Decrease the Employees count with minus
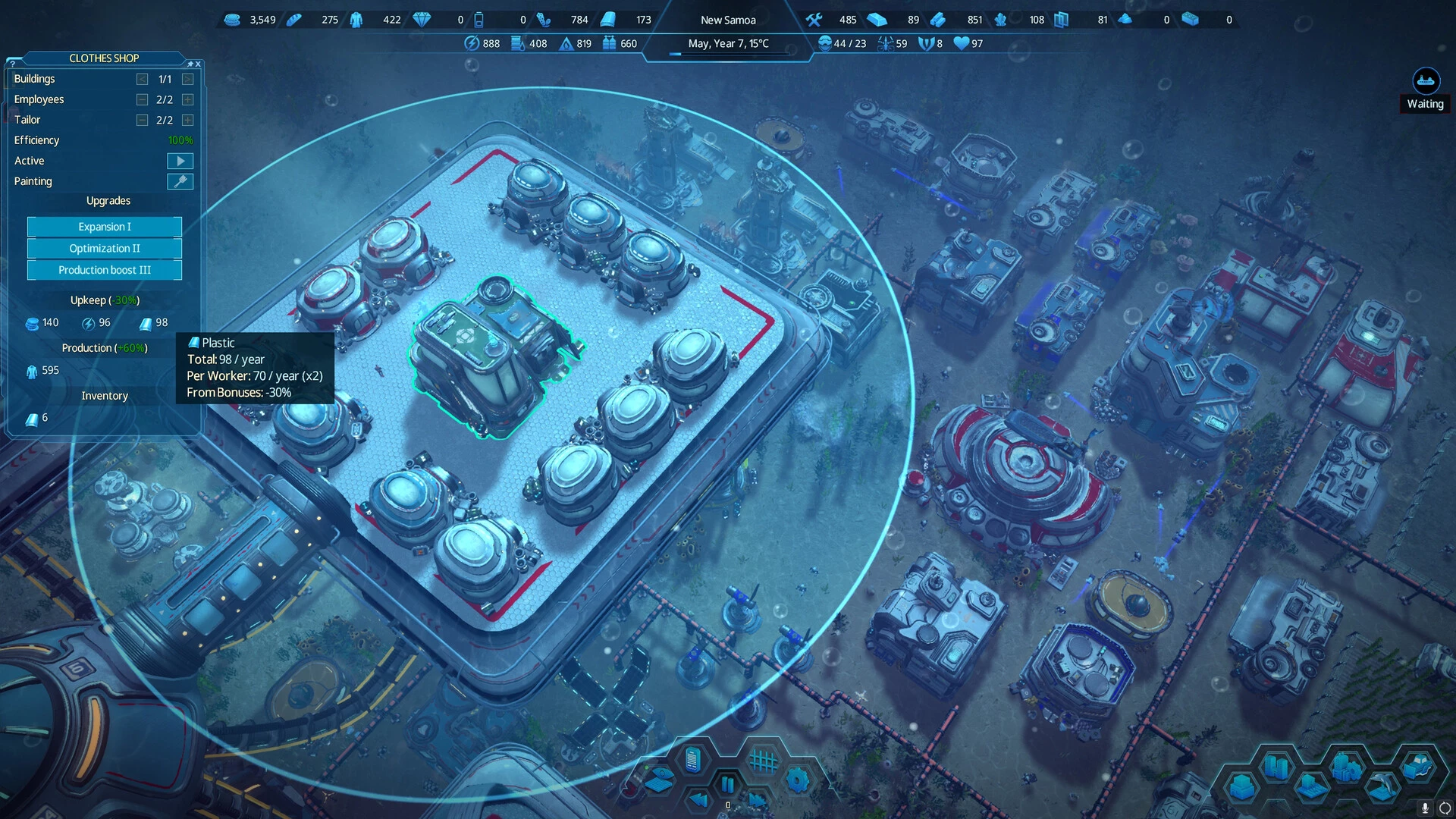This screenshot has width=1456, height=819. (x=142, y=99)
